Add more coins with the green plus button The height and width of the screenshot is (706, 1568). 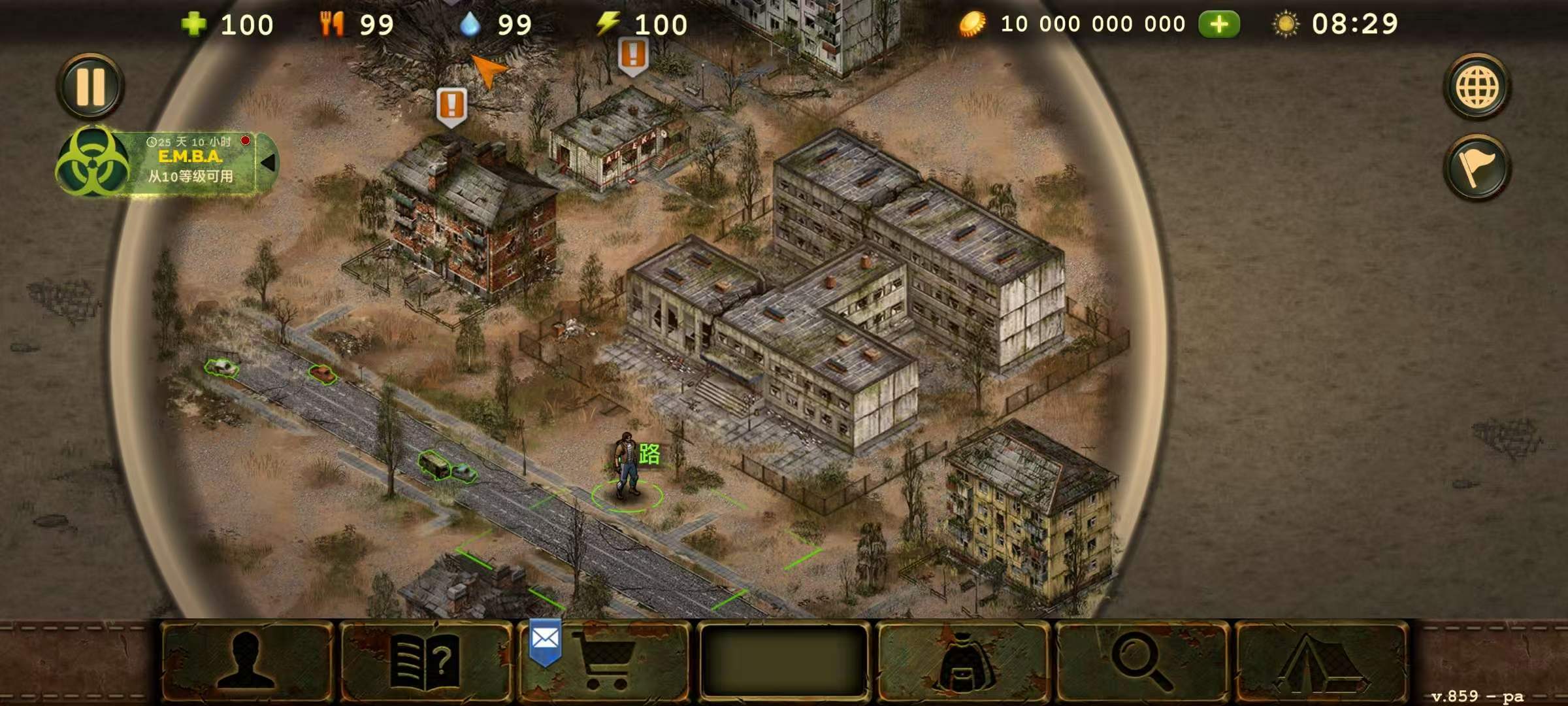[1218, 25]
